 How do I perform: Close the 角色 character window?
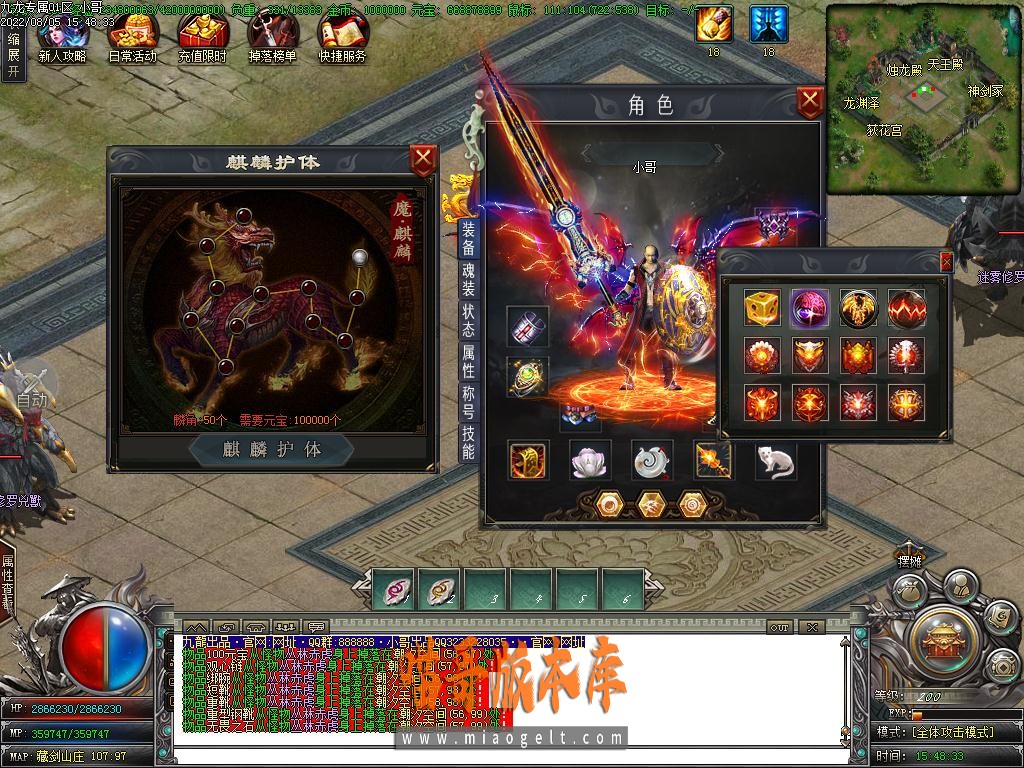coord(810,100)
